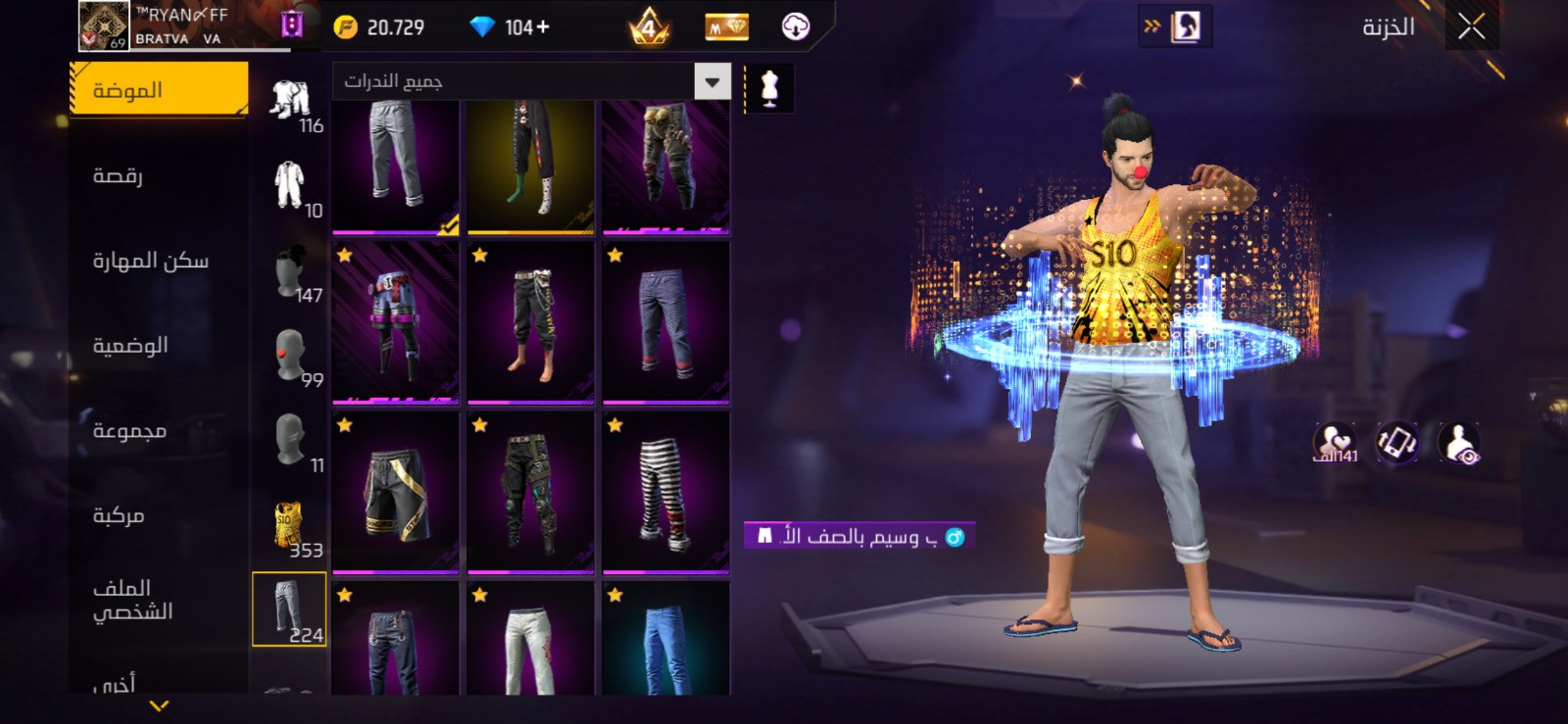This screenshot has width=1568, height=724.
Task: Show the outfit sets category with 116 items
Action: pos(290,102)
